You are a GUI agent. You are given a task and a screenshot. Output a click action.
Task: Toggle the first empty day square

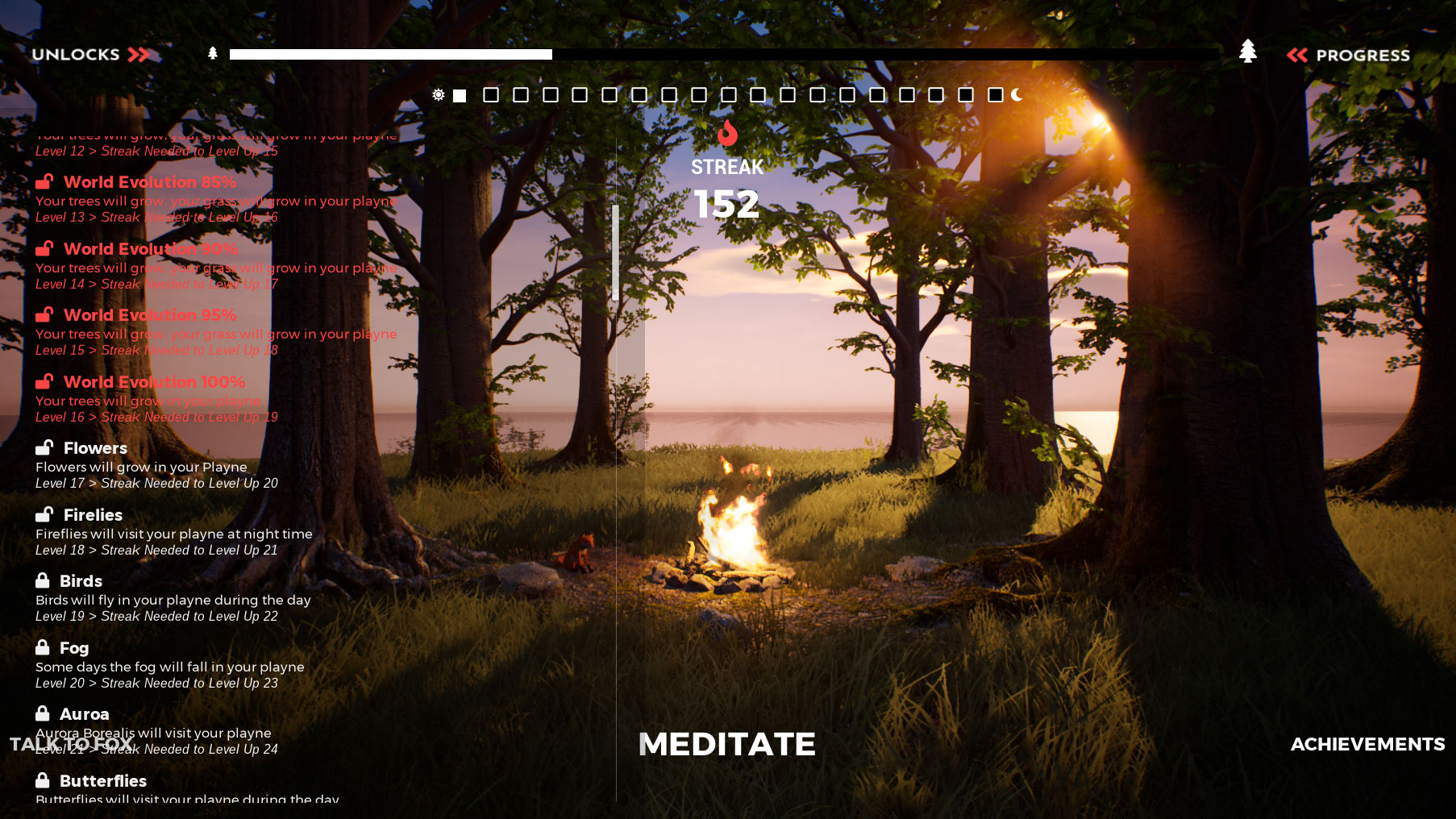(490, 95)
